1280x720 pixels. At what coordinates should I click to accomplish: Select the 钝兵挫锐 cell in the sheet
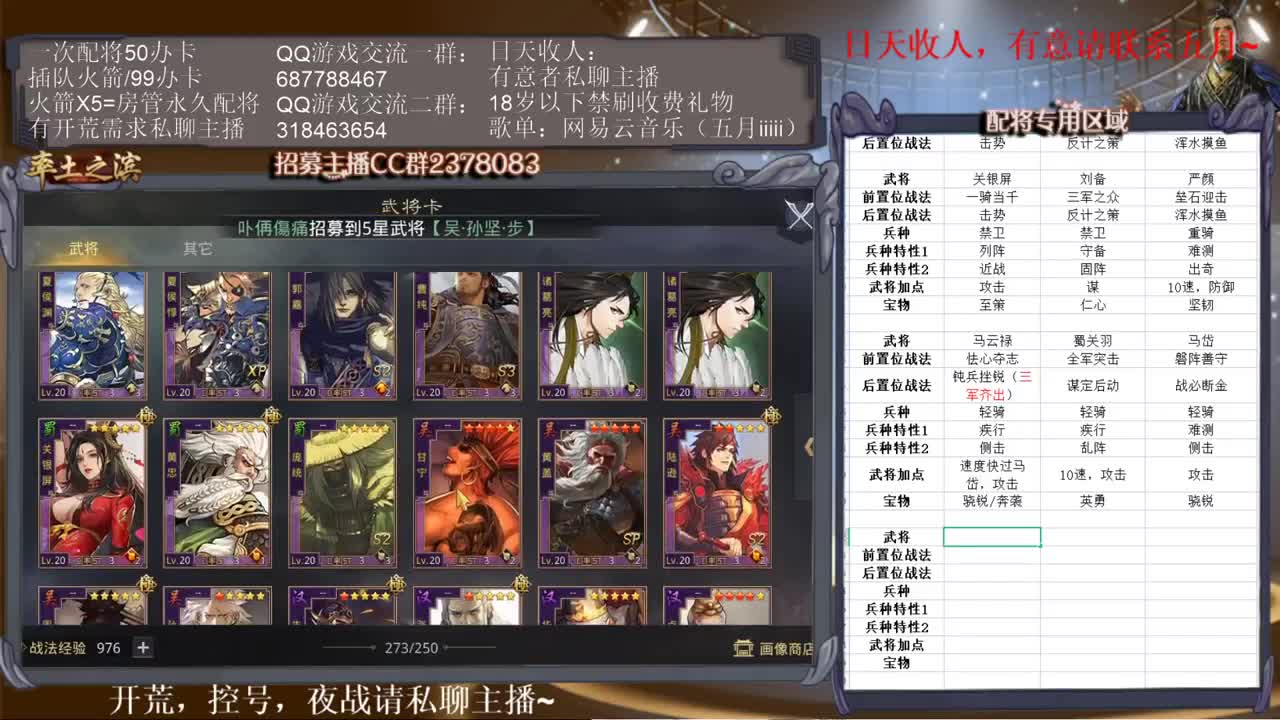(989, 386)
